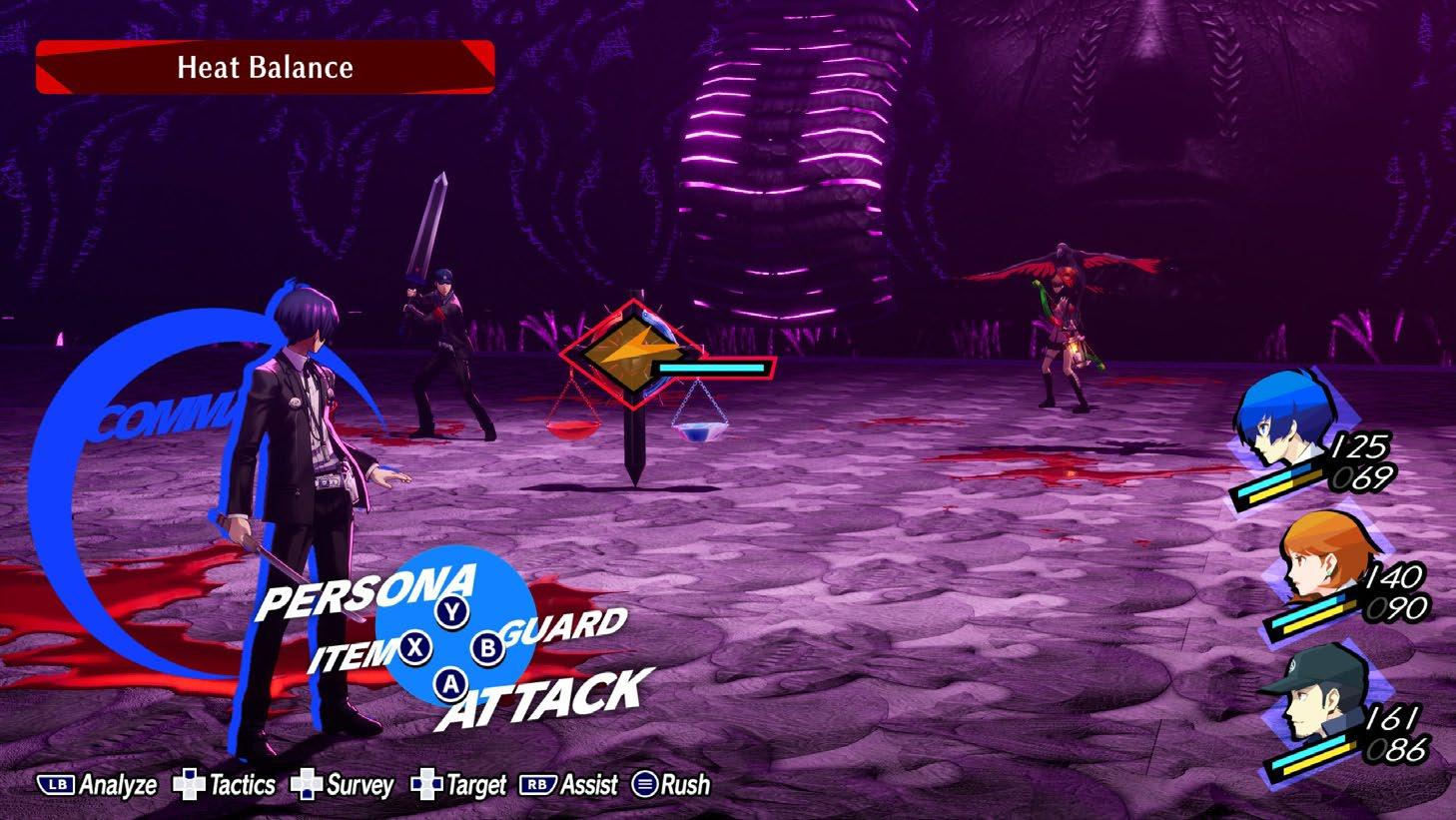Activate the Target option
Screen dimensions: 1456x820
pyautogui.click(x=460, y=786)
